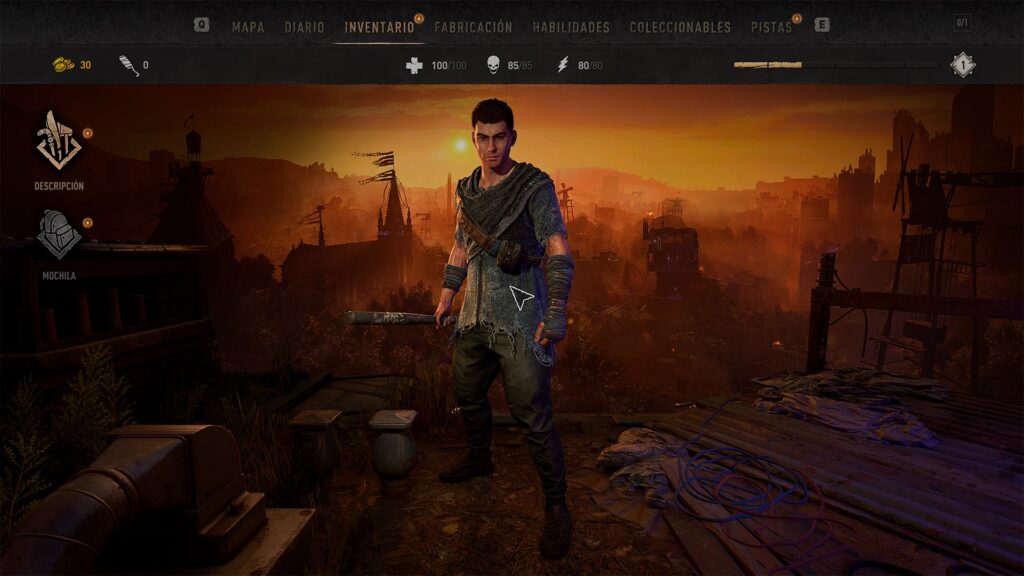1024x576 pixels.
Task: Open the Descripción category
Action: pyautogui.click(x=59, y=149)
